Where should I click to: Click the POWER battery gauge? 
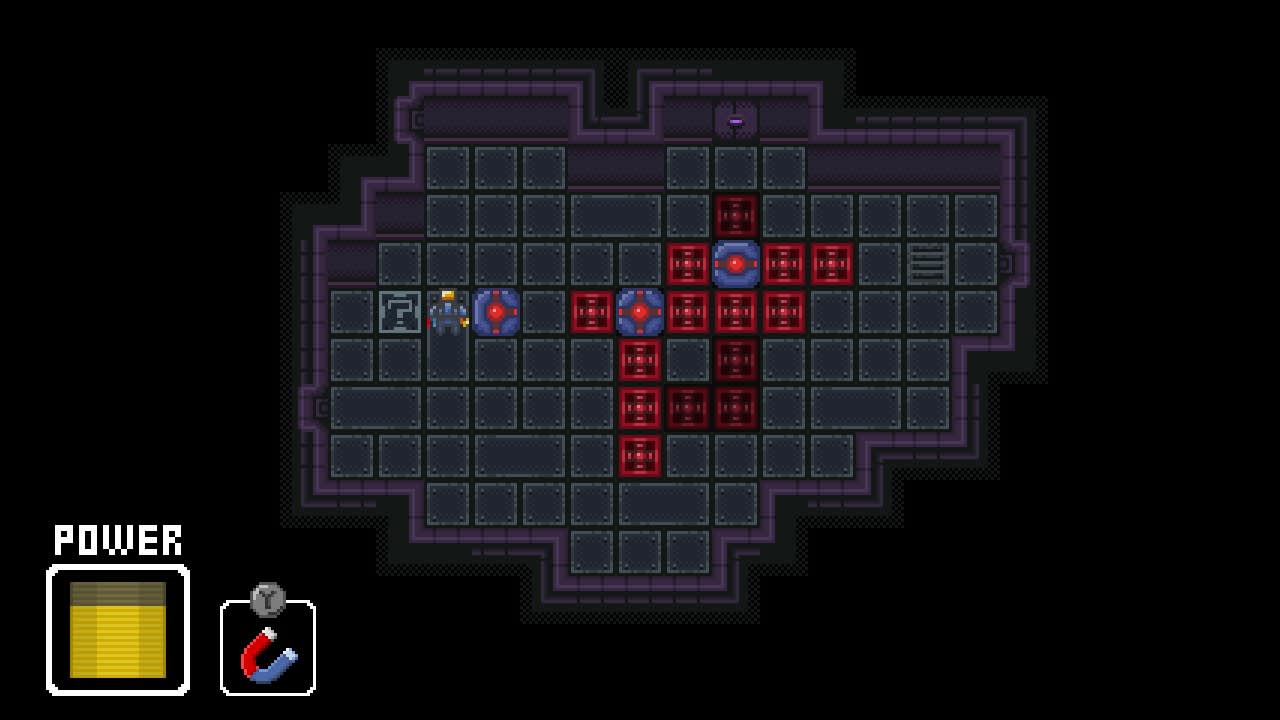[117, 626]
